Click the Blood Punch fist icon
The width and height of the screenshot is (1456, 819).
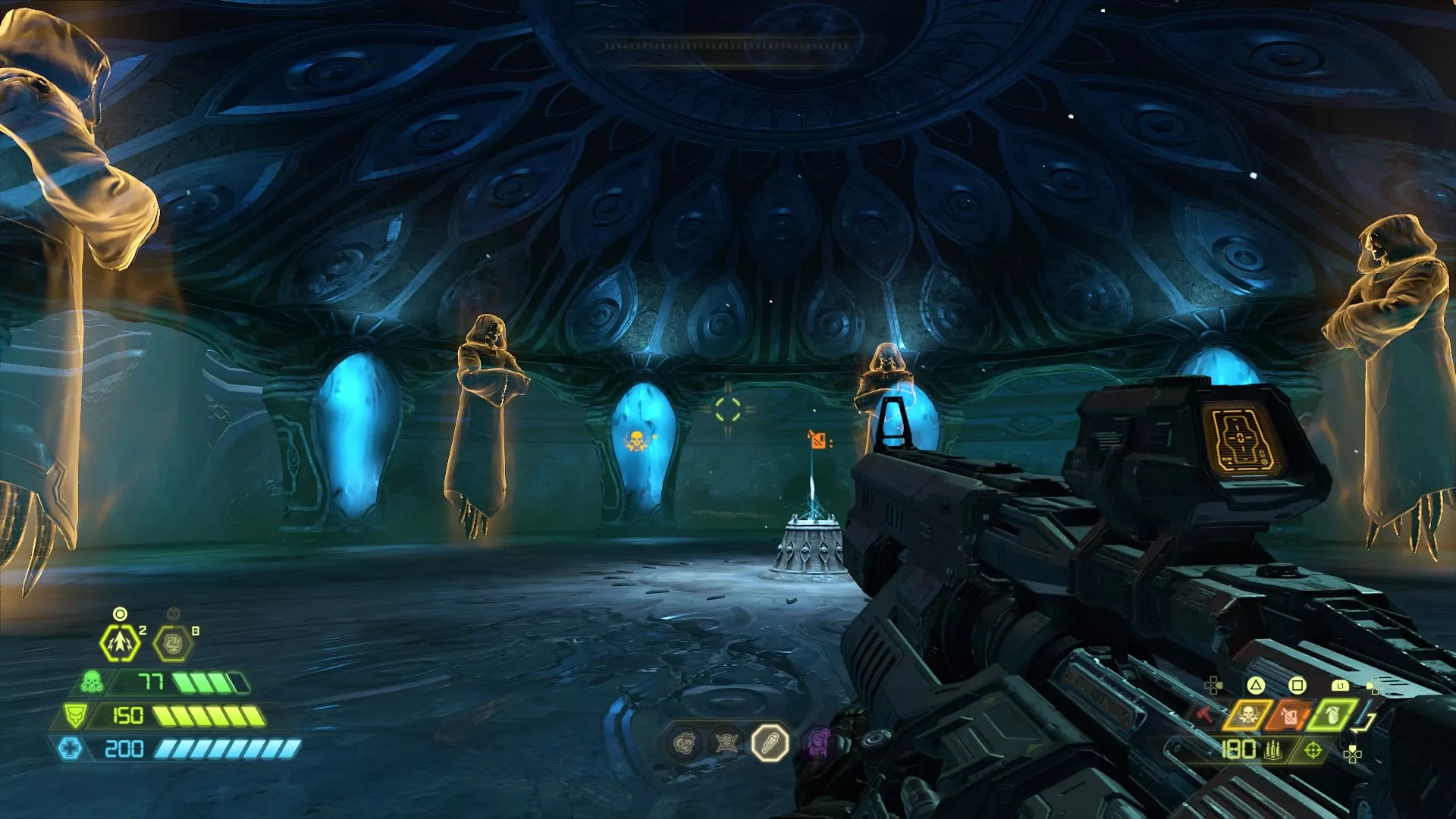(172, 644)
